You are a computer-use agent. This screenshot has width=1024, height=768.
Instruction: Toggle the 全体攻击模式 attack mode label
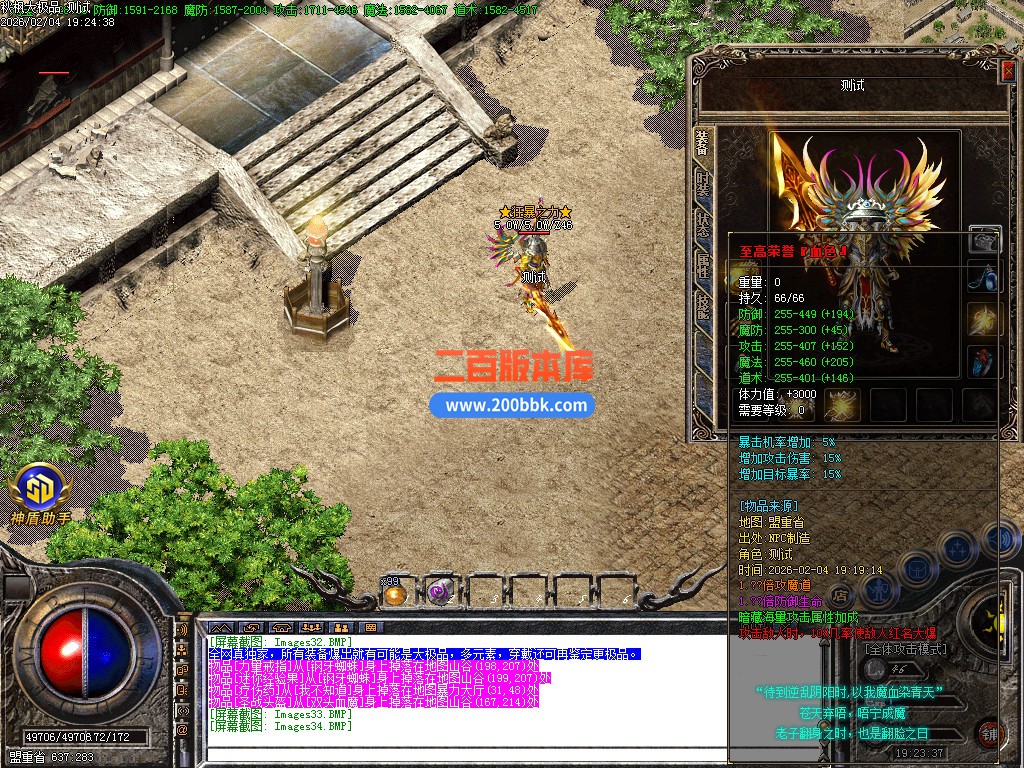tap(906, 649)
